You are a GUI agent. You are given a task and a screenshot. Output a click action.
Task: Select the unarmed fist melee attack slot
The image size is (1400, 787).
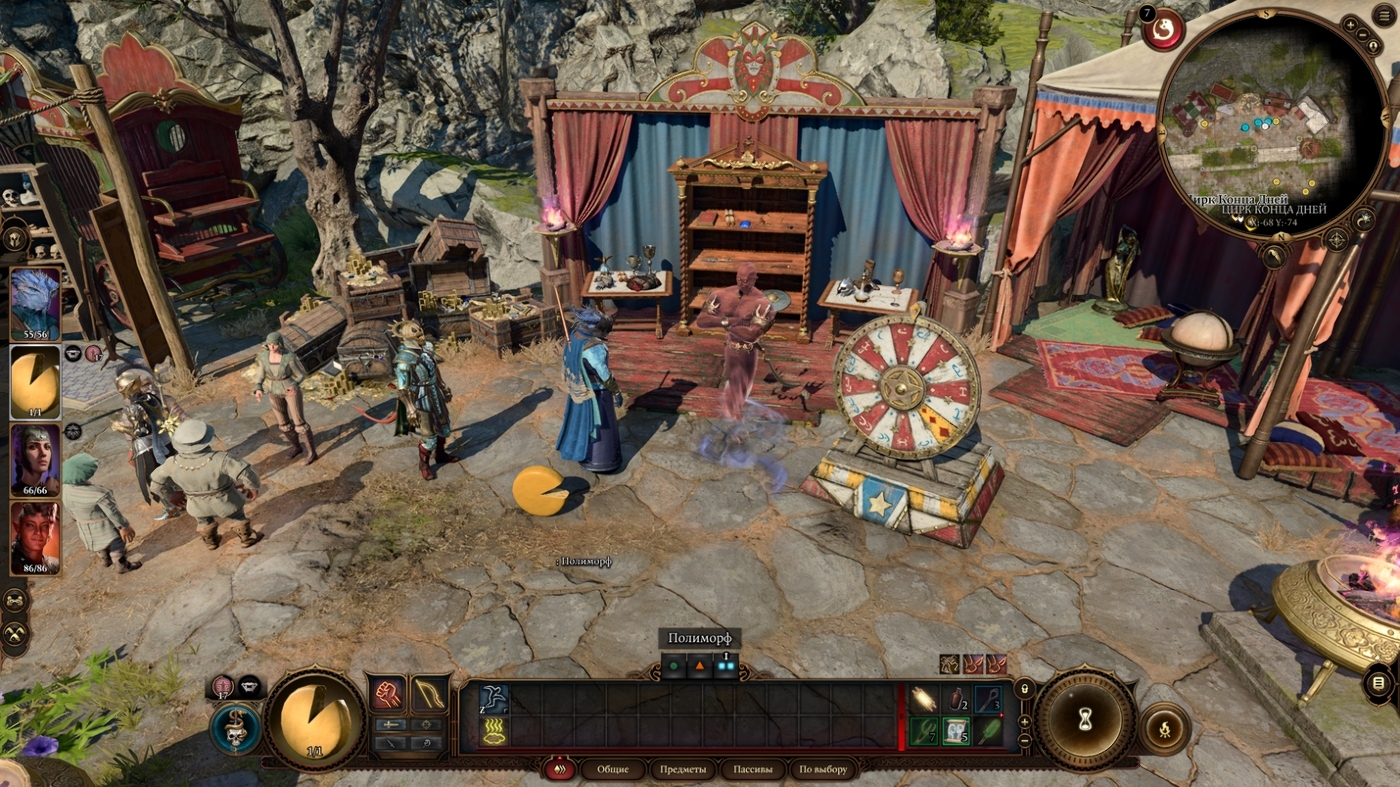[x=388, y=693]
